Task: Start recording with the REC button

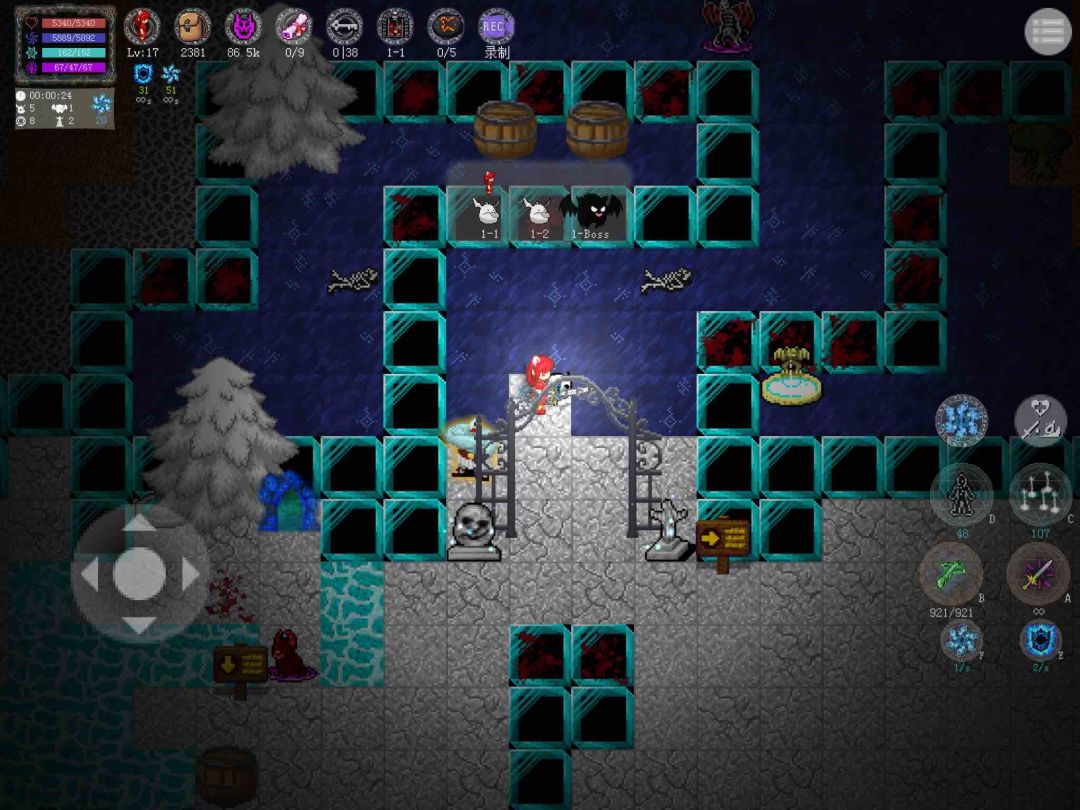Action: (x=496, y=26)
